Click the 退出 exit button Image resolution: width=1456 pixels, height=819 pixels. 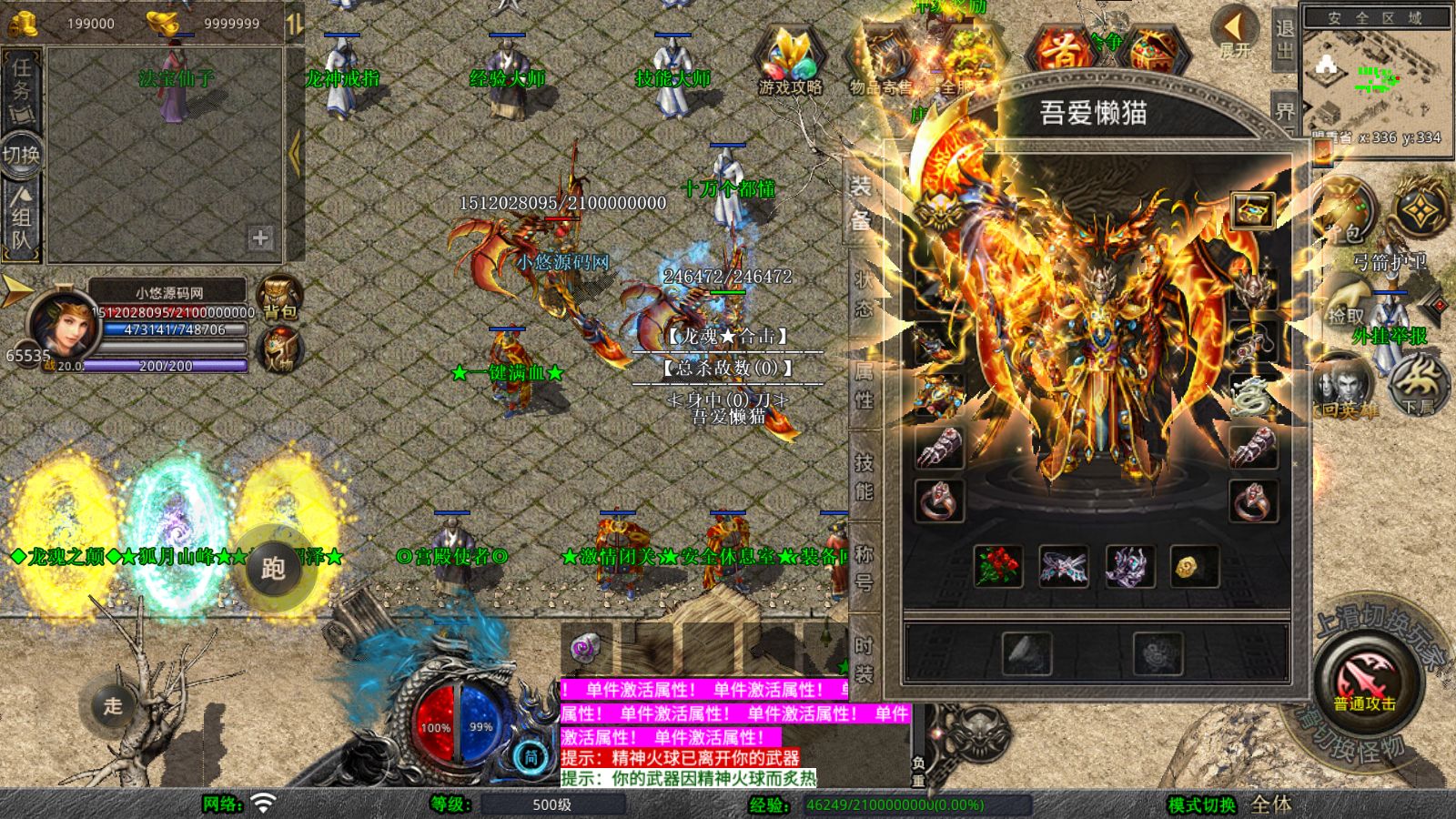[1285, 38]
